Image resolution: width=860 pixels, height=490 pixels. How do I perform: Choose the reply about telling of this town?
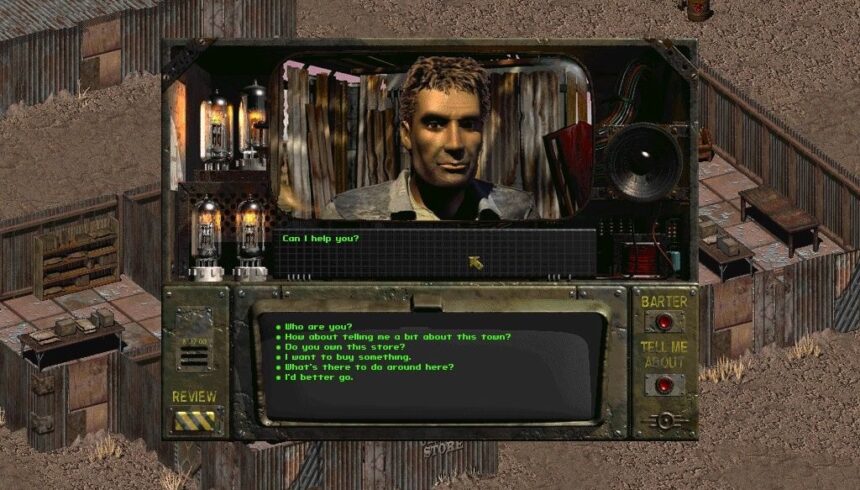398,336
